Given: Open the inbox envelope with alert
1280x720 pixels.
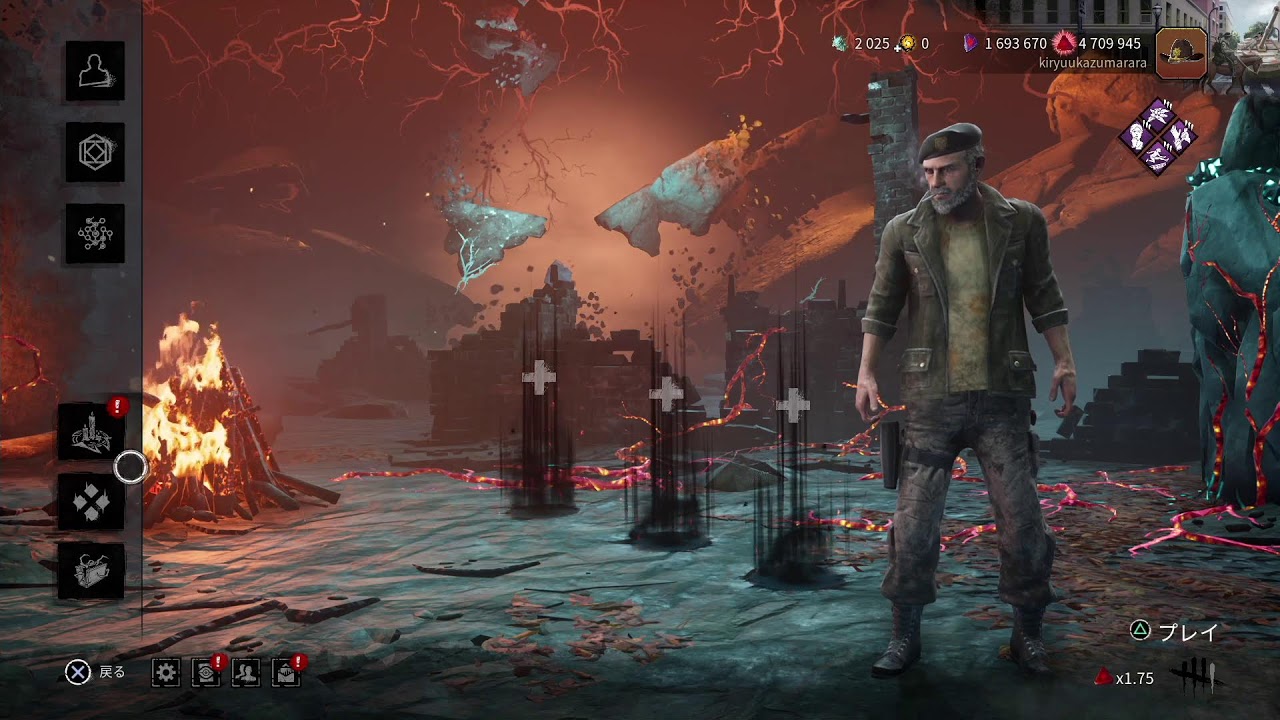Looking at the screenshot, I should tap(286, 673).
